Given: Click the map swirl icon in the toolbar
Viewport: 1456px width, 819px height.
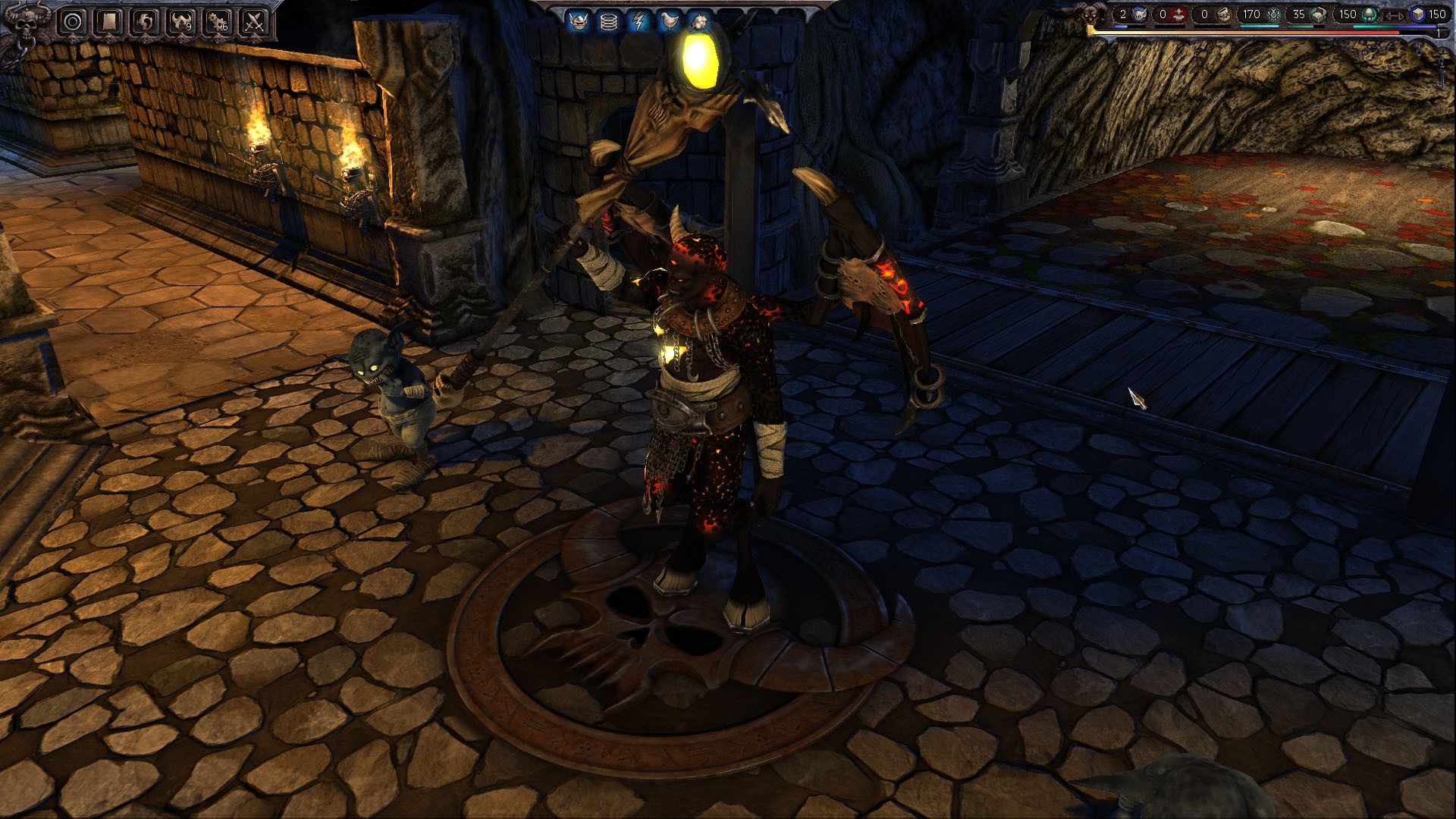Looking at the screenshot, I should tap(144, 20).
